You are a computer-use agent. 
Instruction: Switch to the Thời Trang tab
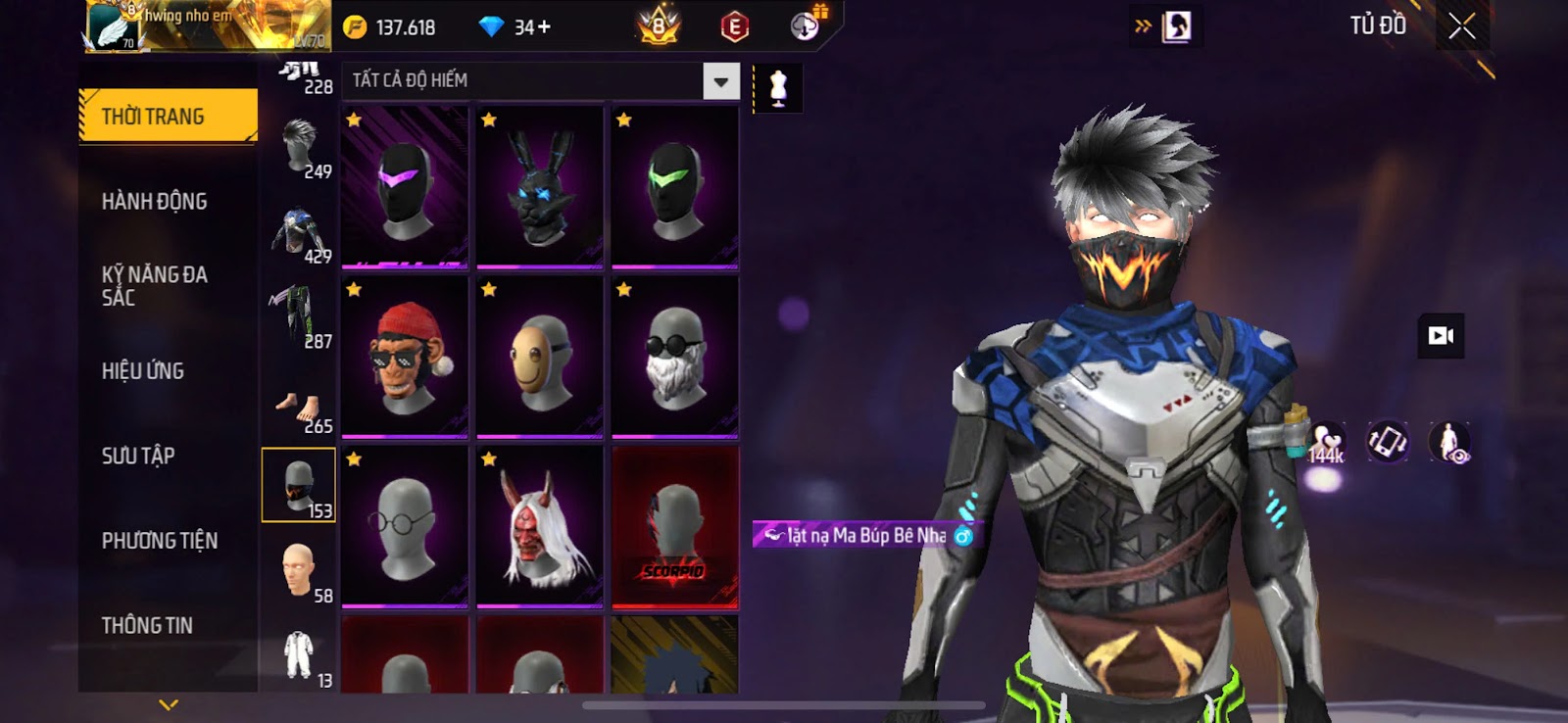click(168, 117)
